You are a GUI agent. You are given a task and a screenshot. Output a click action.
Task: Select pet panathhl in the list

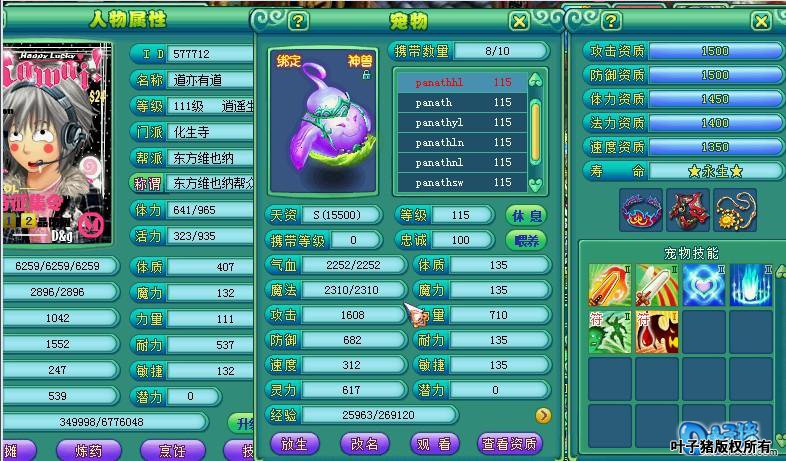point(462,82)
